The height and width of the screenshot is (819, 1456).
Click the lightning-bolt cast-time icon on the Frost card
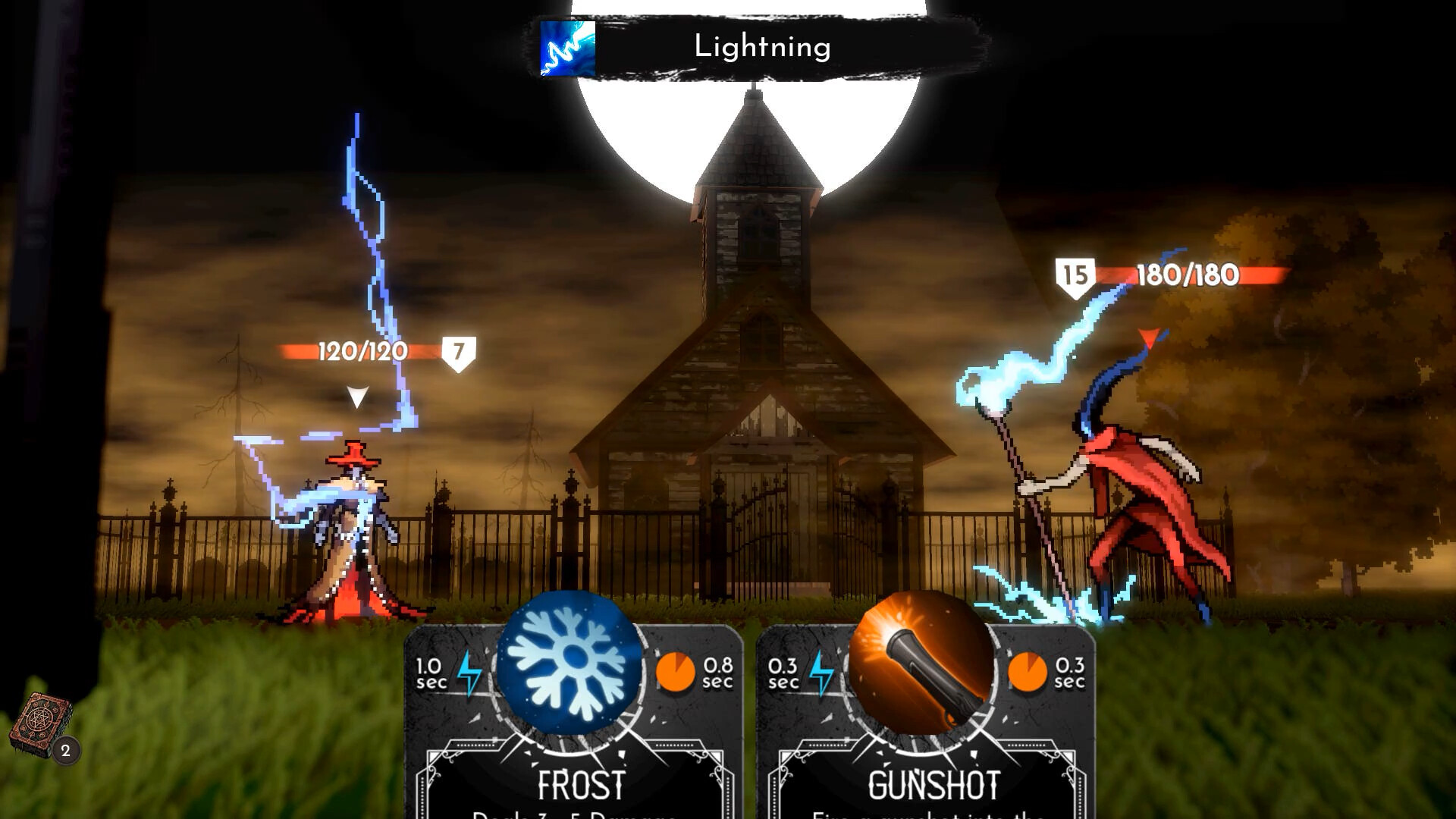468,673
